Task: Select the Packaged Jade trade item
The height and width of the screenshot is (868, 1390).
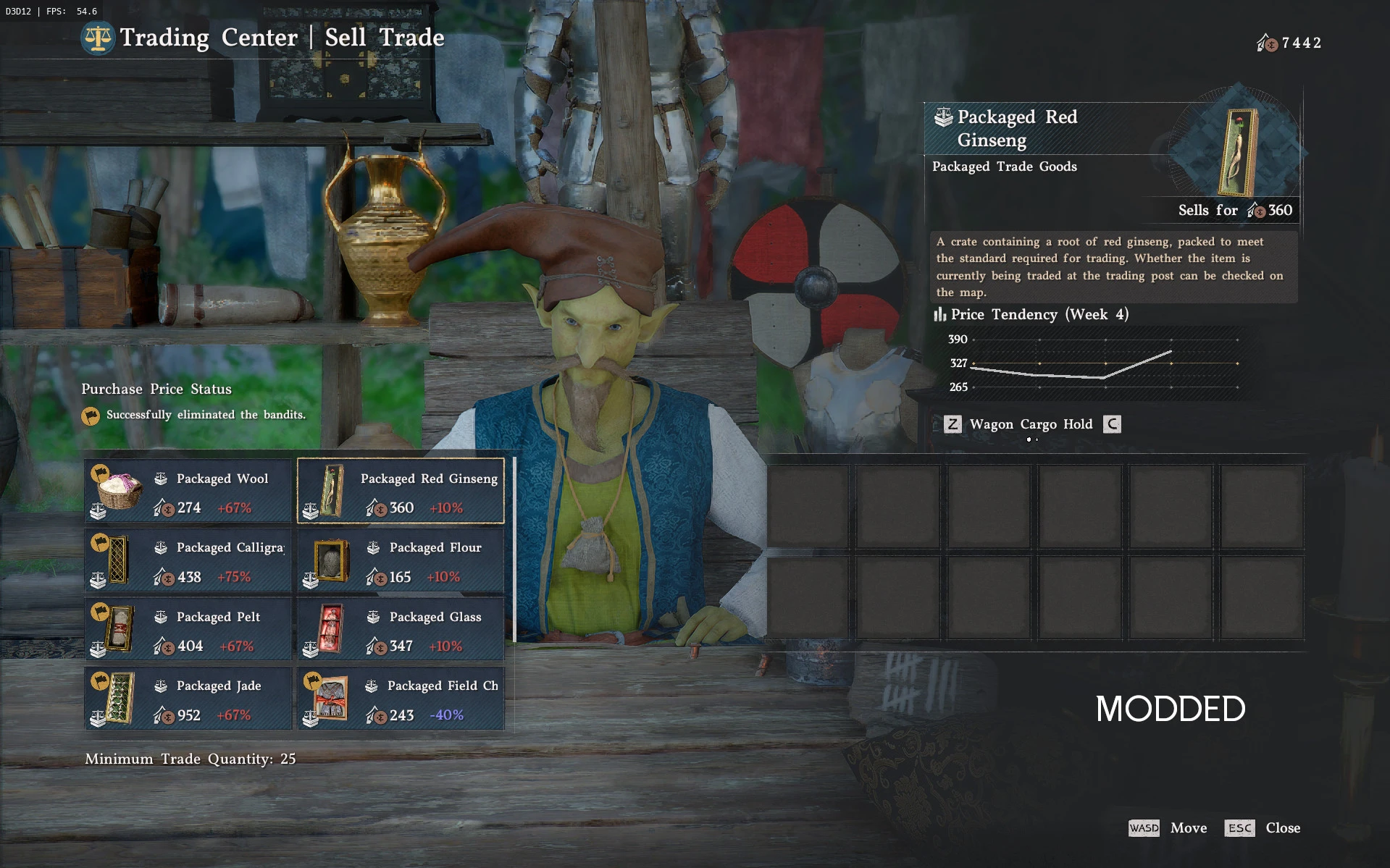Action: (188, 699)
